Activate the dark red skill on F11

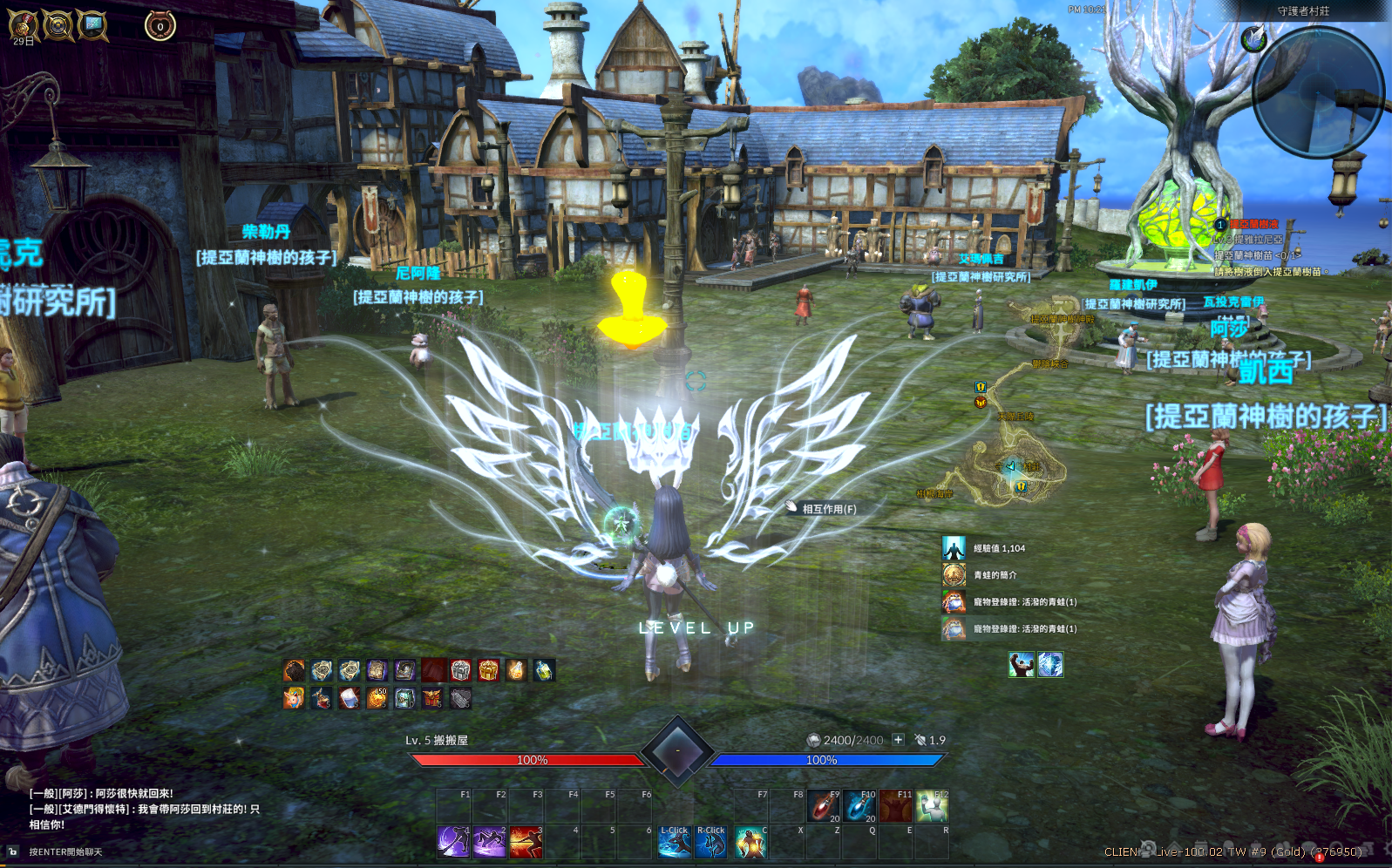pos(895,806)
